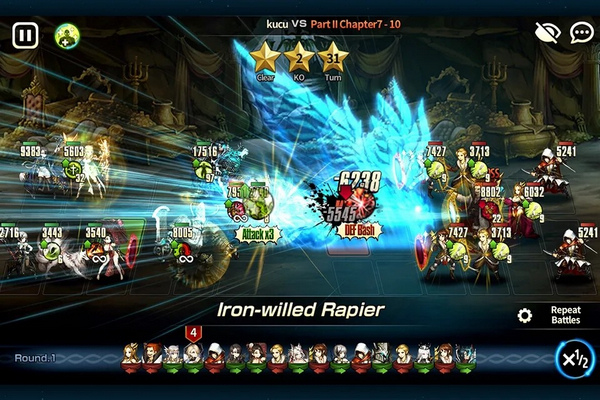Open Repeat Battles gear settings

click(524, 316)
